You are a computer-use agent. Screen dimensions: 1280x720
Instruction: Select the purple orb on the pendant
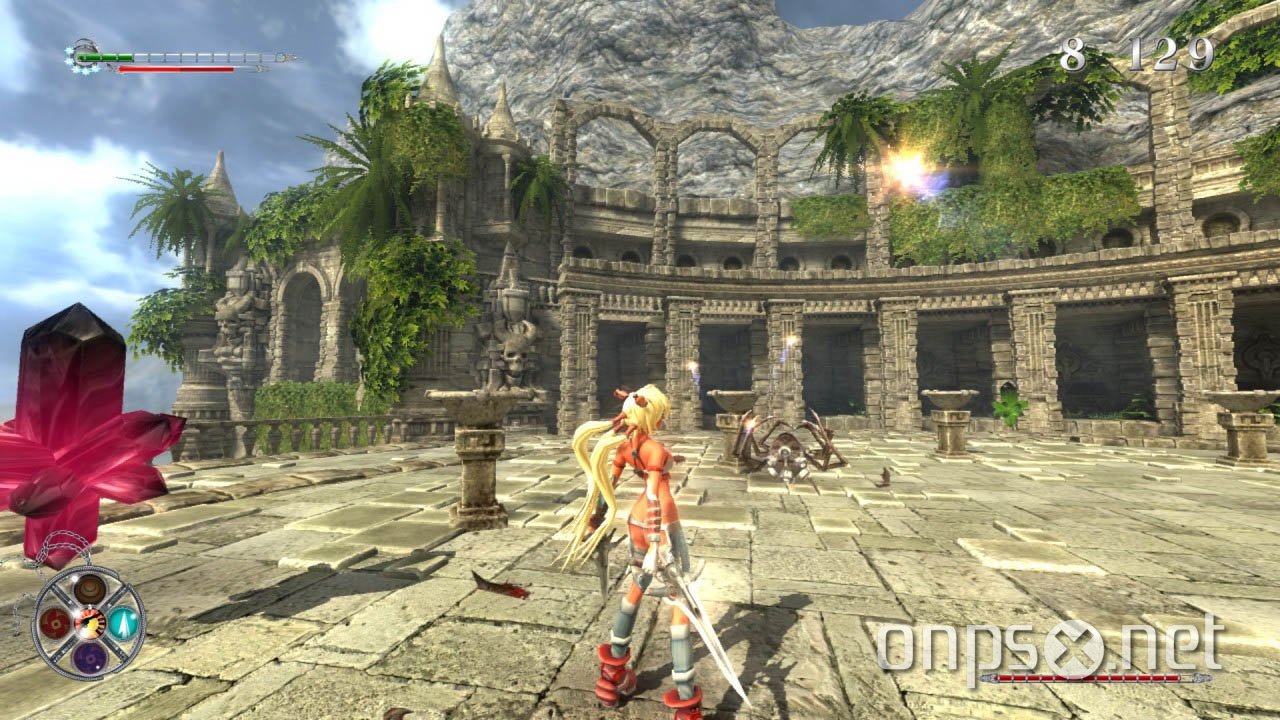coord(91,657)
